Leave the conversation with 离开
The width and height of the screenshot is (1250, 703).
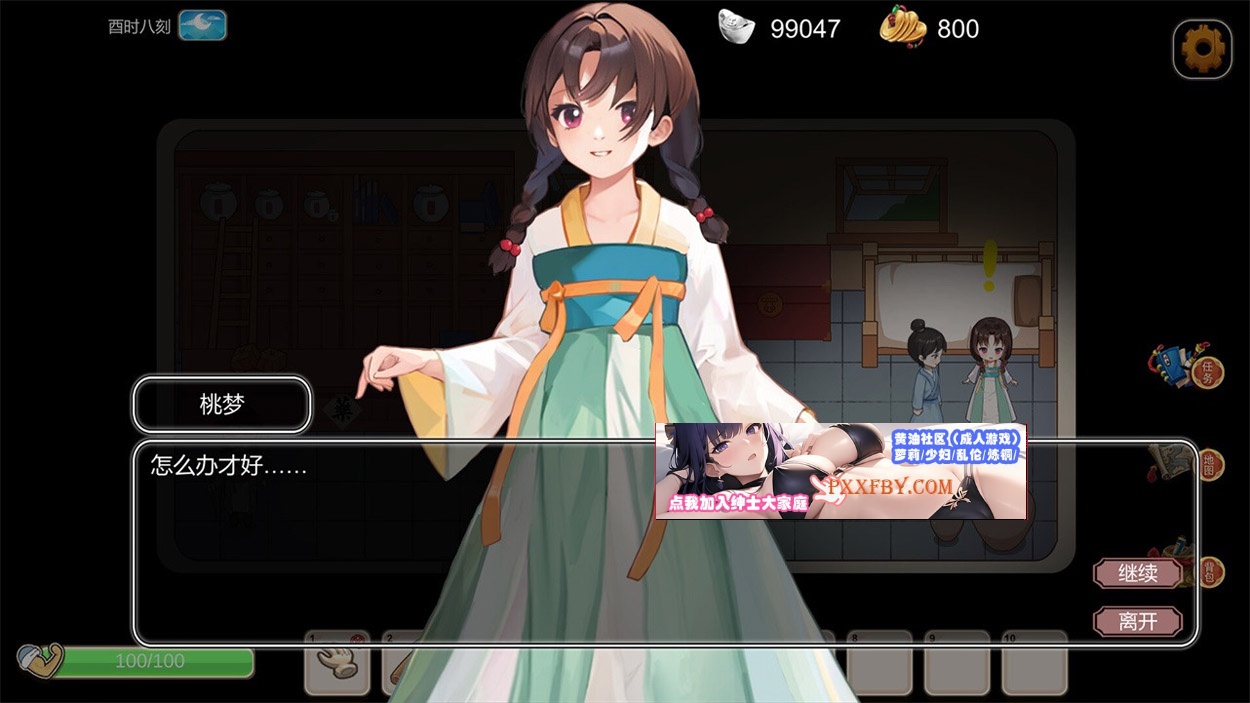[x=1138, y=622]
